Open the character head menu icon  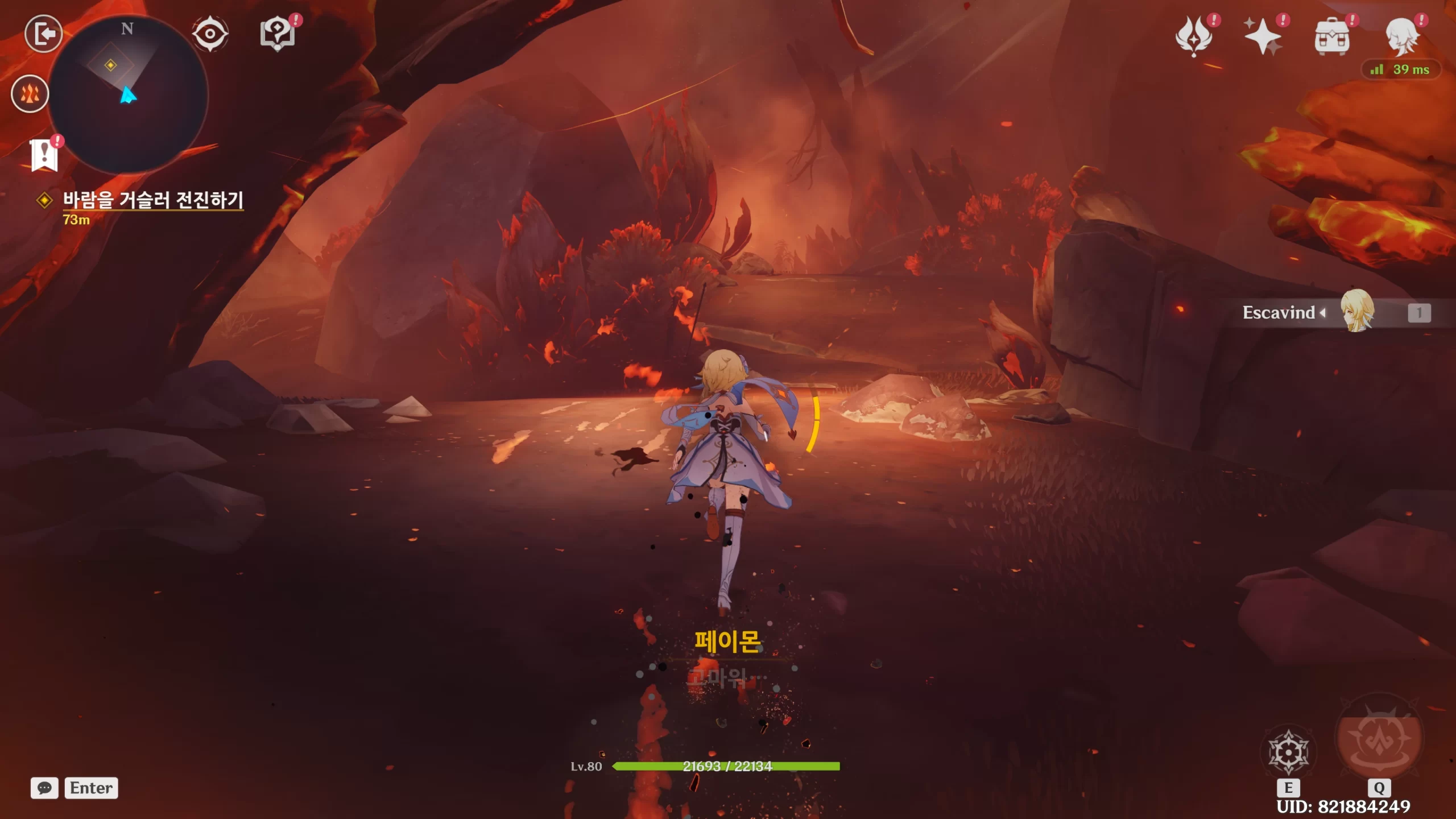click(1401, 36)
